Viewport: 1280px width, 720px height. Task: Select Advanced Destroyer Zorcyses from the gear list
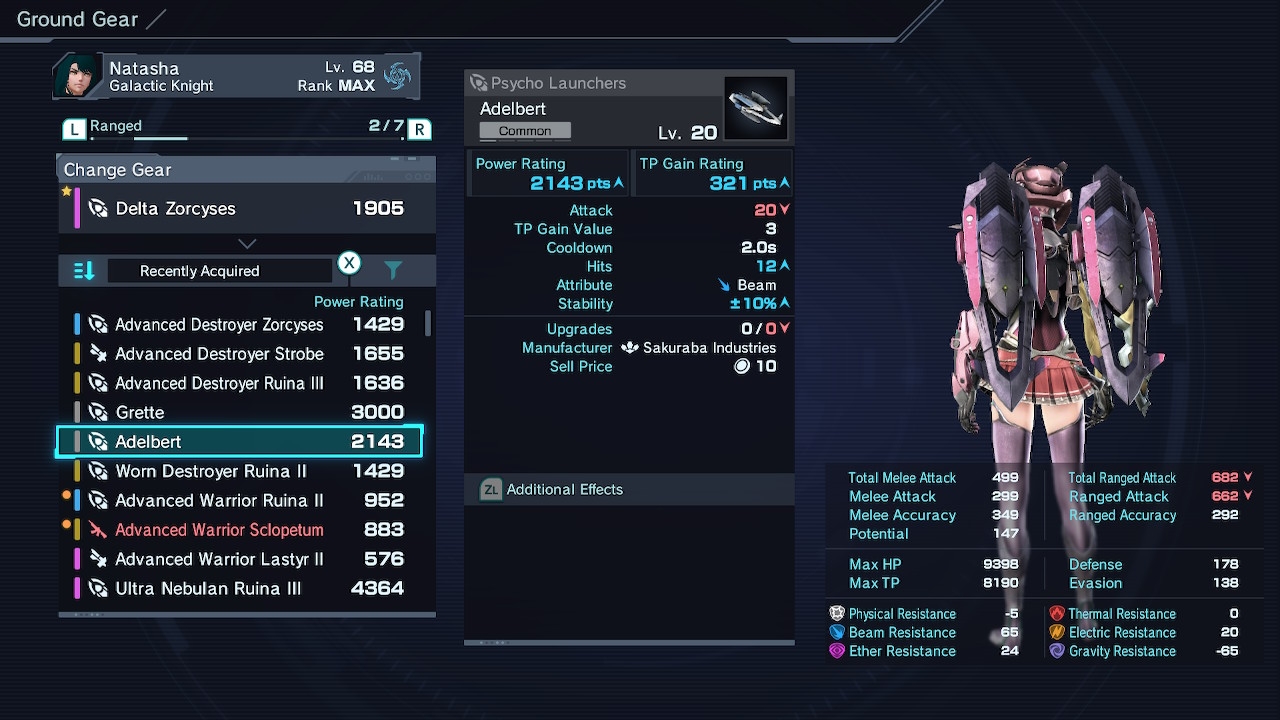(x=240, y=325)
